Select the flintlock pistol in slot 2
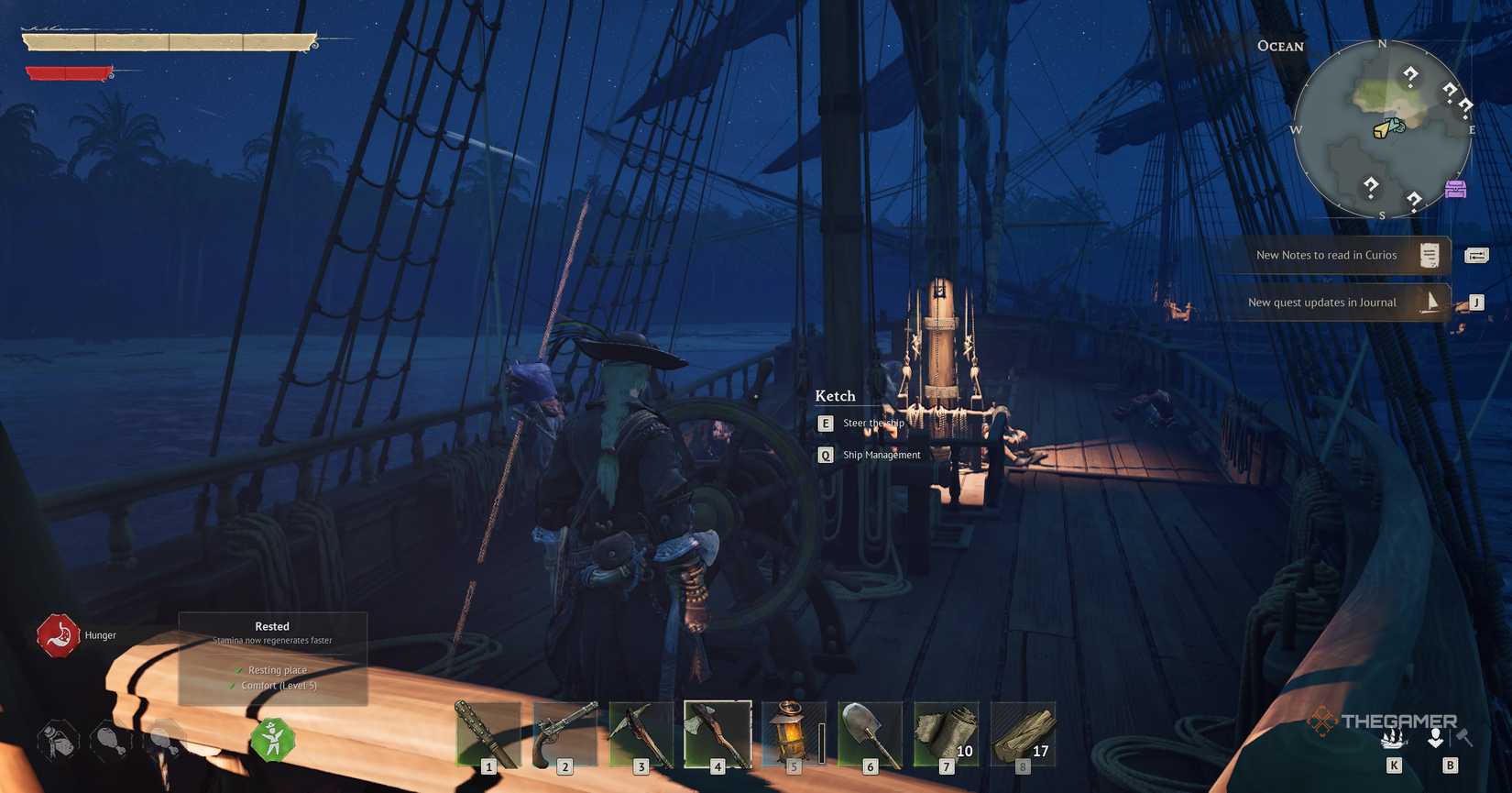The height and width of the screenshot is (793, 1512). (x=565, y=733)
